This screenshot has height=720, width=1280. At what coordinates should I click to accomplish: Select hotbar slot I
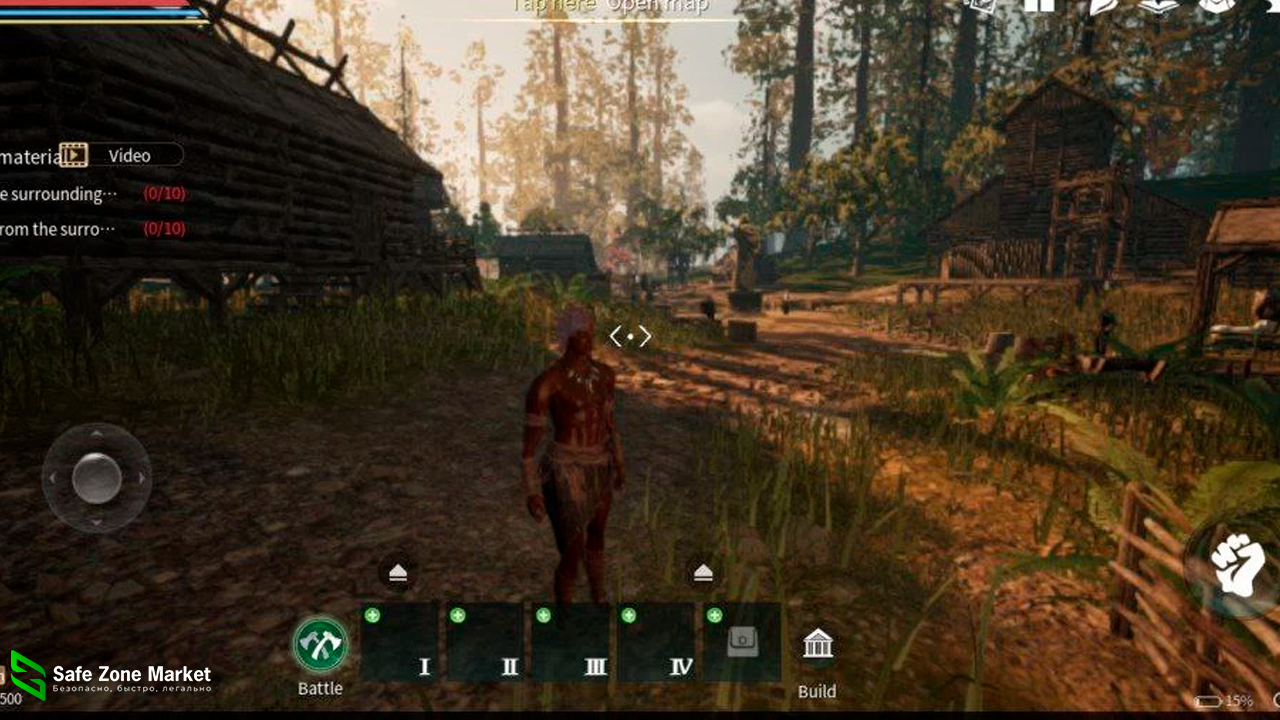tap(400, 643)
